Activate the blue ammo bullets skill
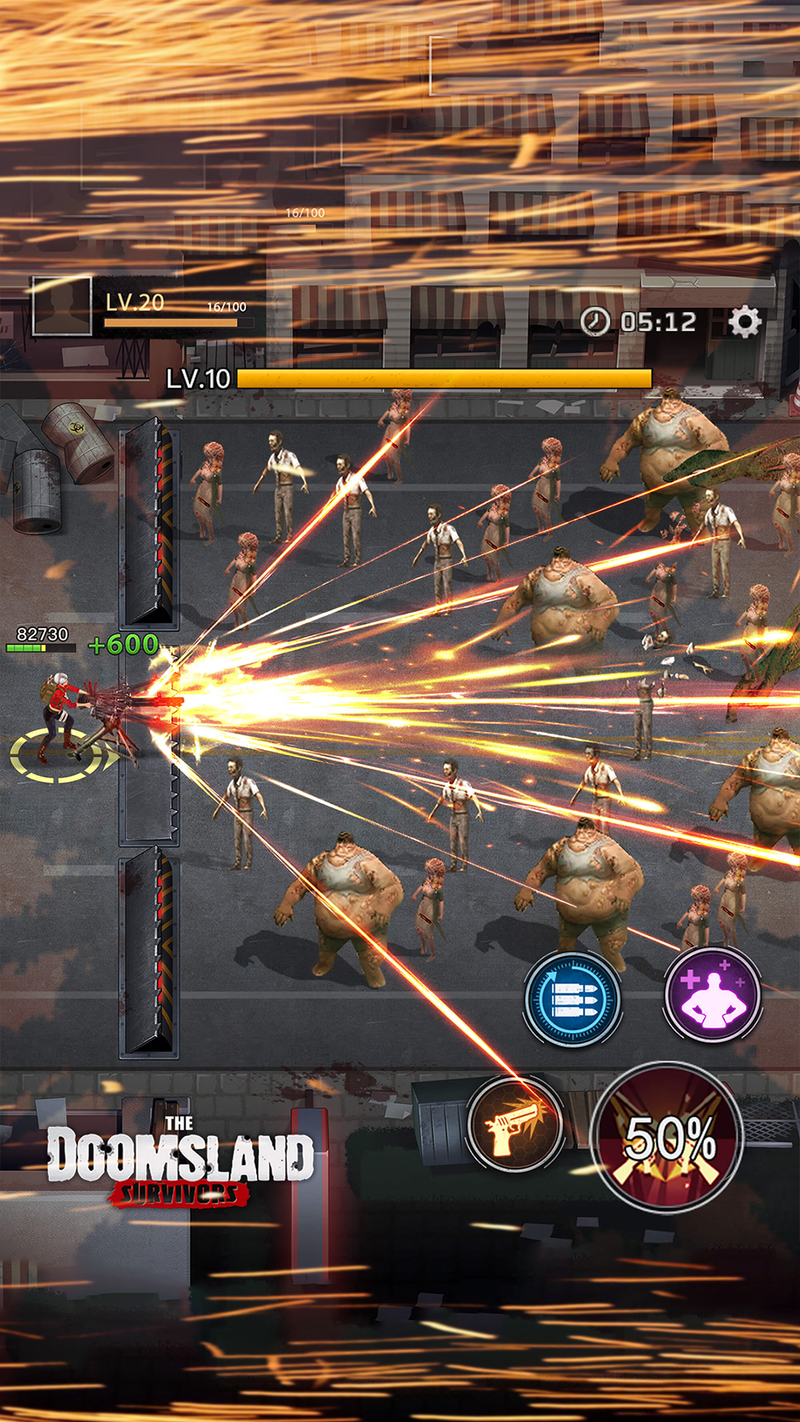The image size is (800, 1422). [x=573, y=998]
